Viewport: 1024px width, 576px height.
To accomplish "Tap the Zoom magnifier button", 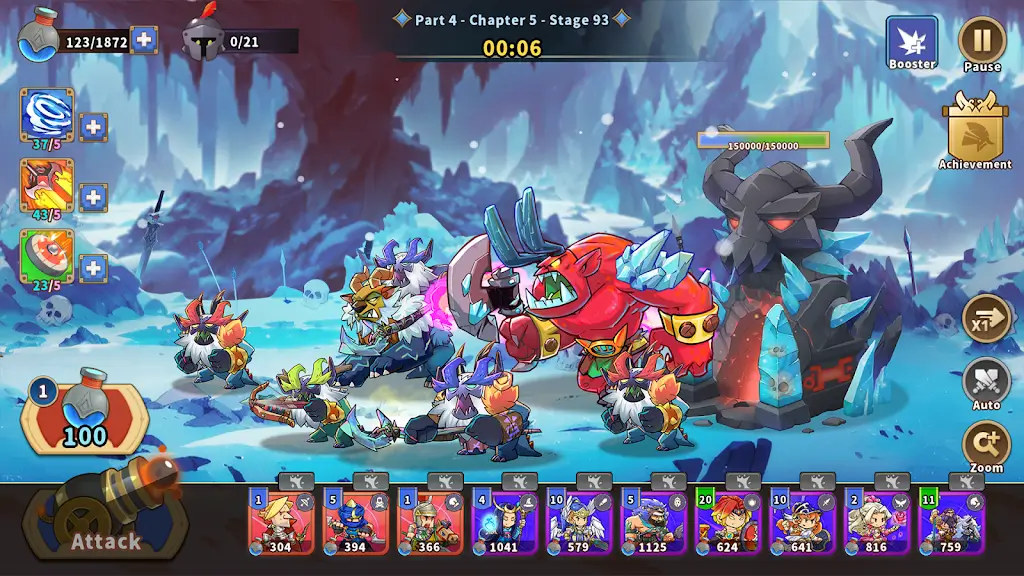I will click(986, 445).
